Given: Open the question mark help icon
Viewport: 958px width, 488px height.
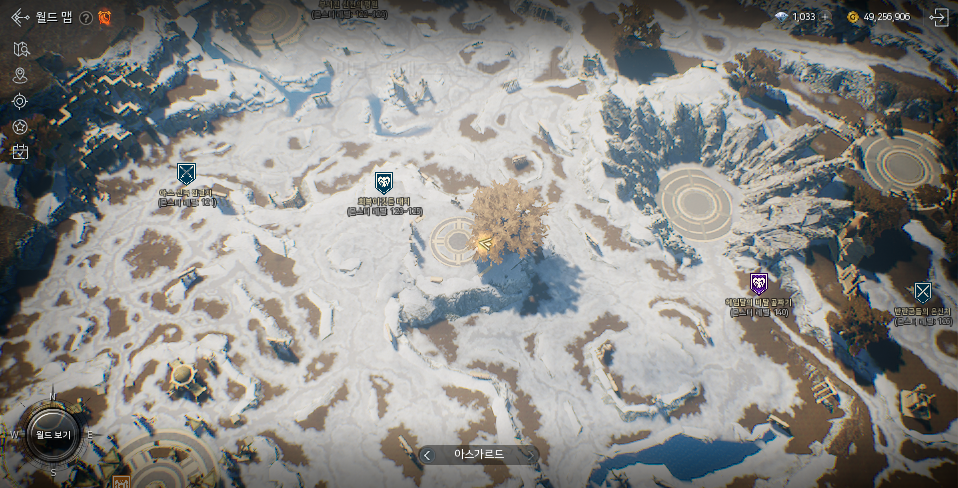Looking at the screenshot, I should coord(85,18).
